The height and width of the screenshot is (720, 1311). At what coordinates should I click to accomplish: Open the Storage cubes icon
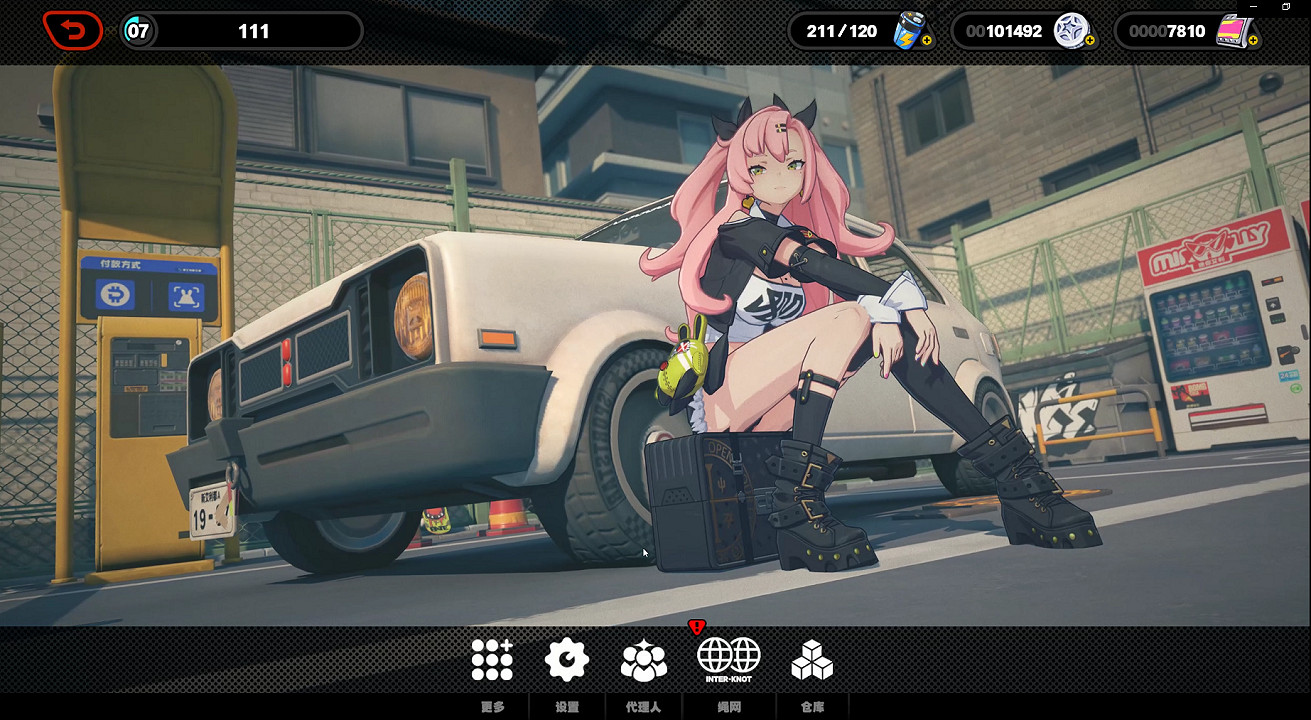812,660
